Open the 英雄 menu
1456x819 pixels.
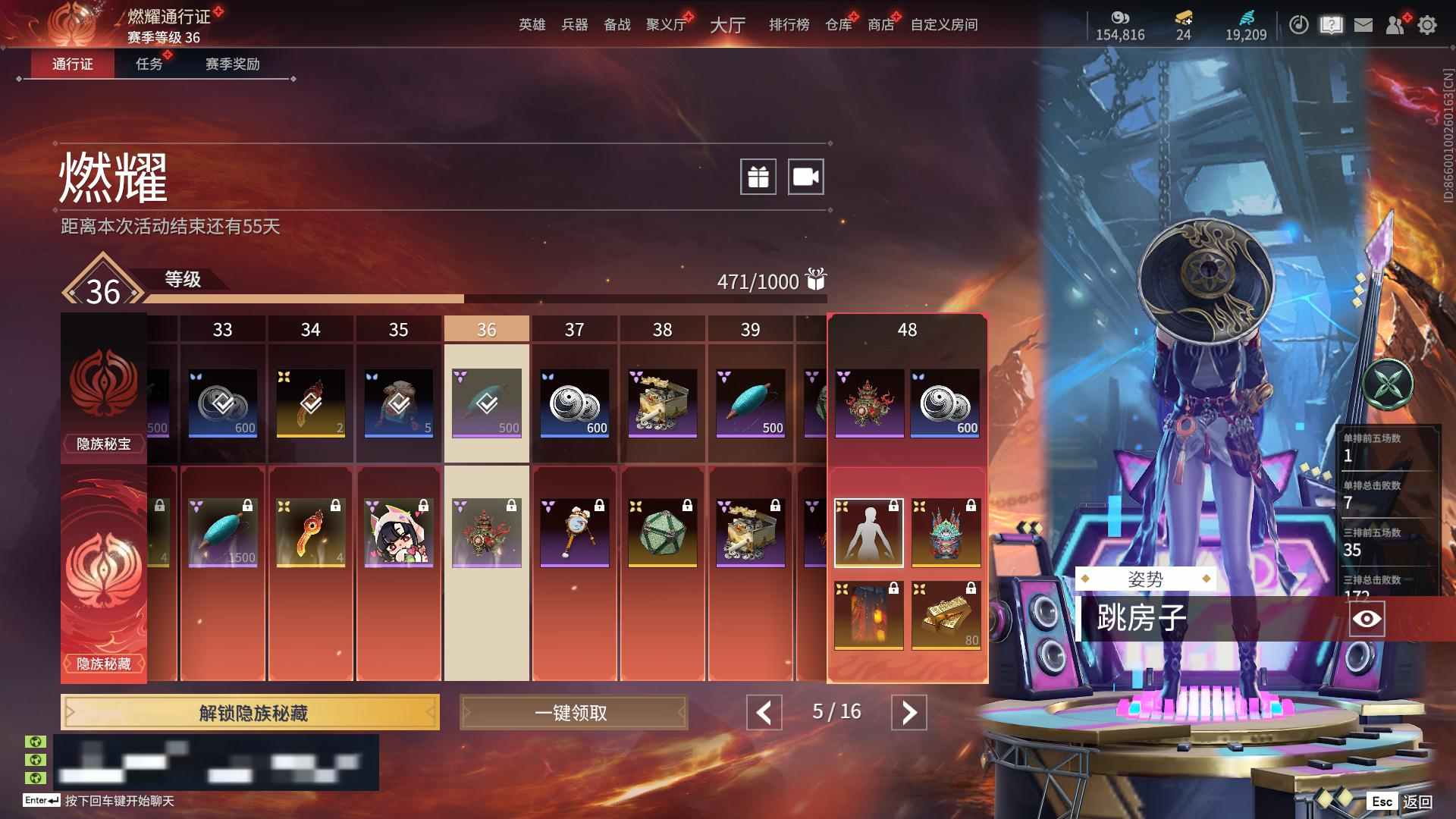click(532, 25)
